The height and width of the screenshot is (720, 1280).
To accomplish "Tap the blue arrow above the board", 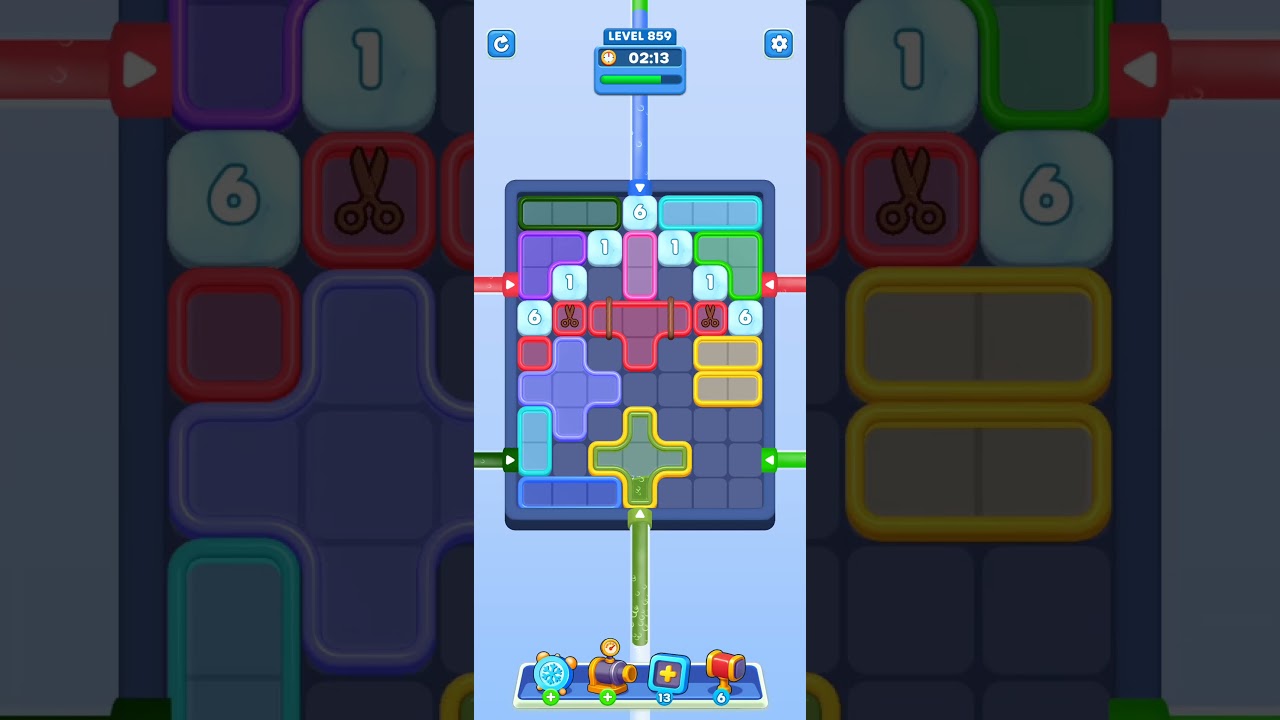I will pyautogui.click(x=640, y=187).
